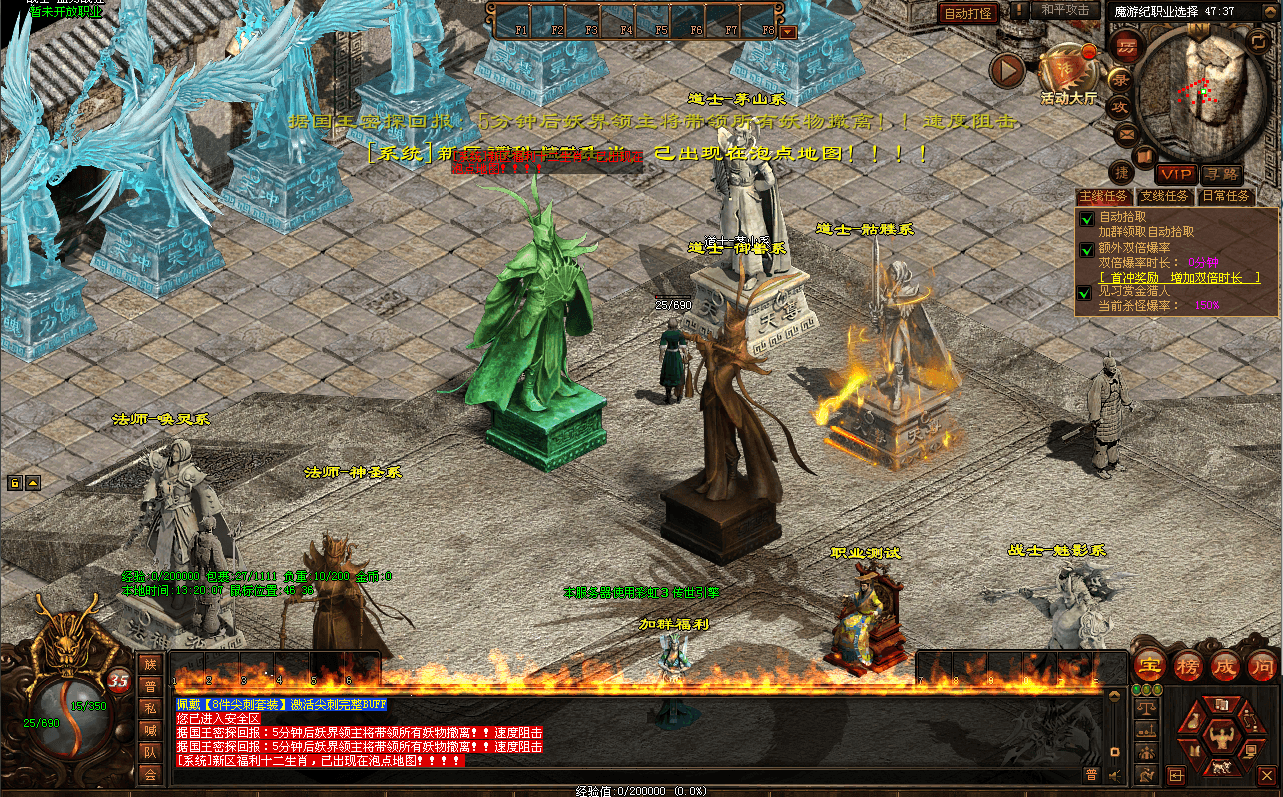
Task: Switch to the 支线任务 tab
Action: [1165, 197]
